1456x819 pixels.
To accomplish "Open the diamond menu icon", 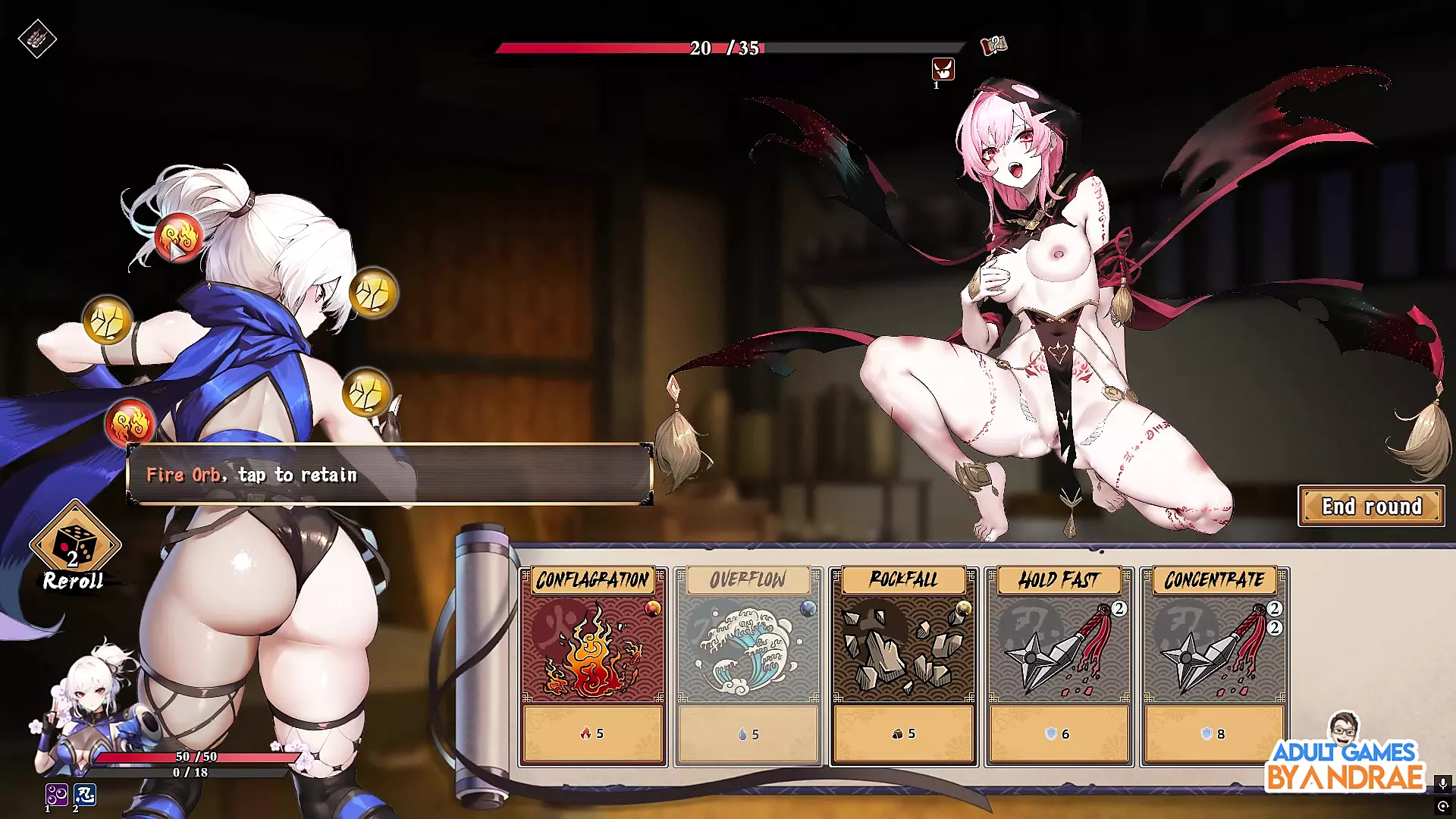I will click(x=37, y=38).
